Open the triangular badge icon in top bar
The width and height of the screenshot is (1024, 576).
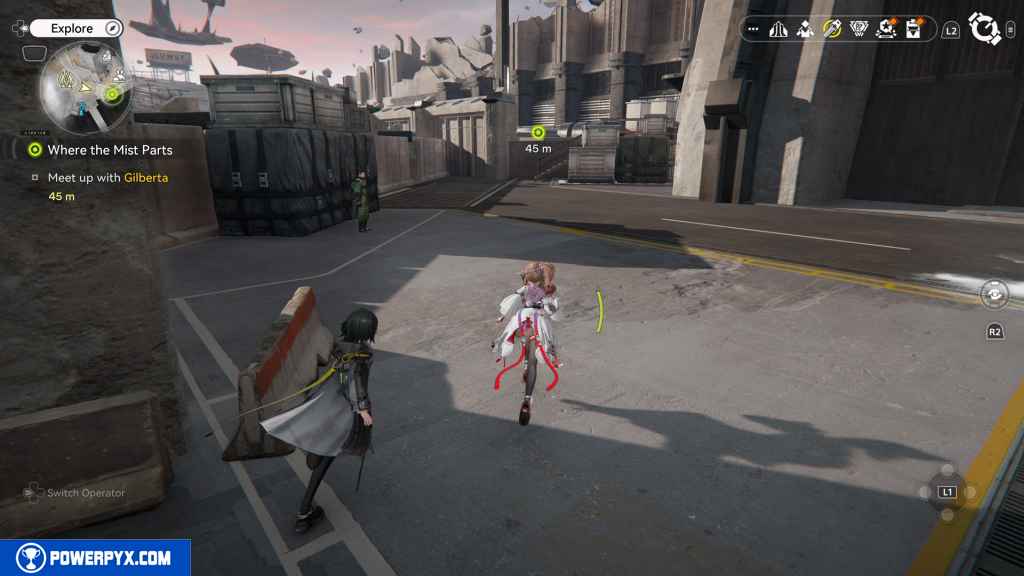coord(858,30)
